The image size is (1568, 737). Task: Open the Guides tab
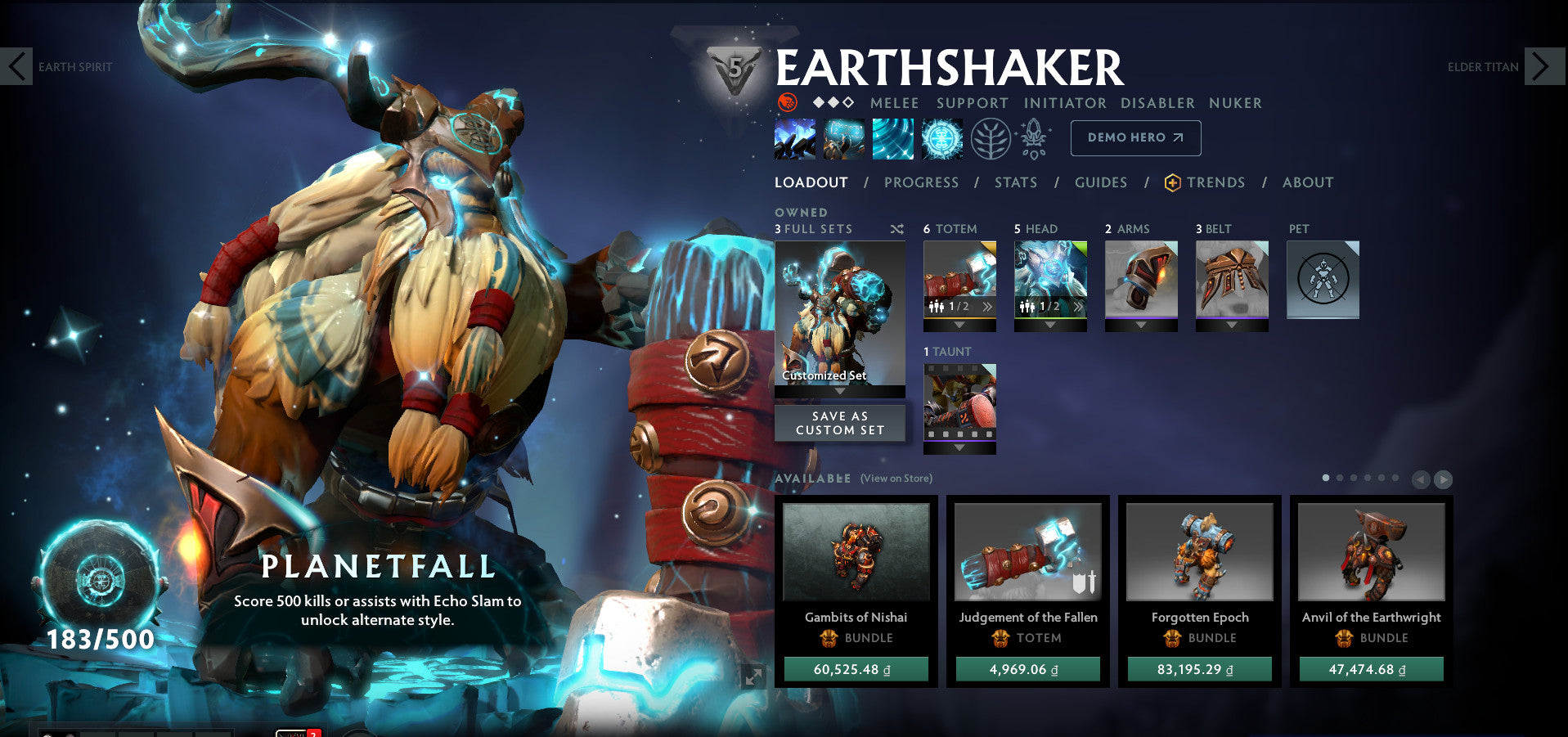1101,182
